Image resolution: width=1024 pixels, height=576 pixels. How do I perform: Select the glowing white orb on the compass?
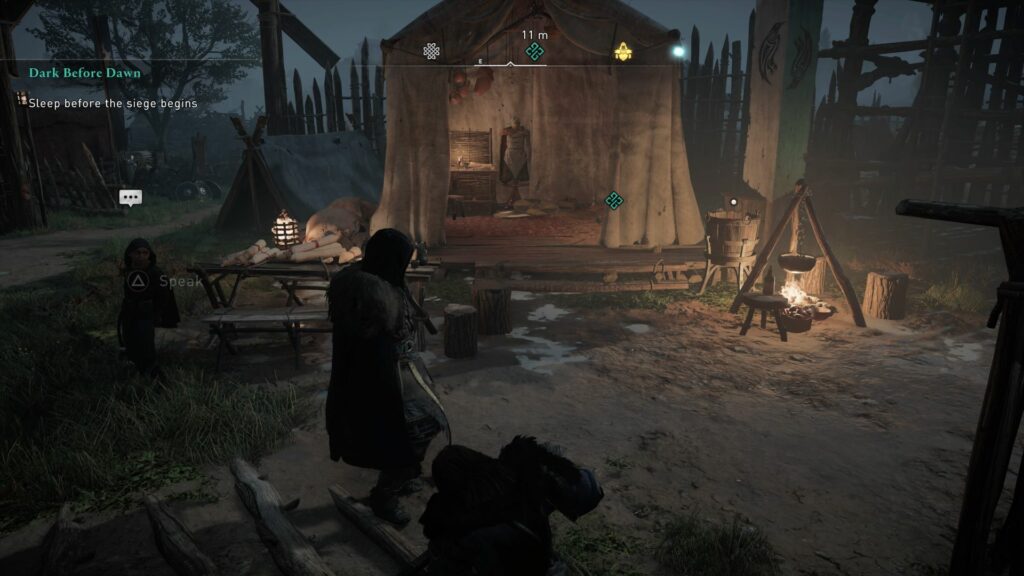coord(678,50)
